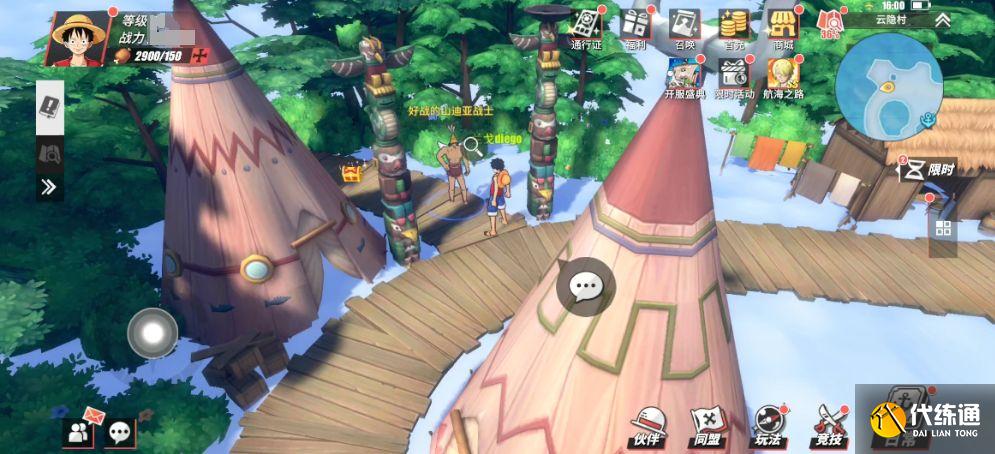Open the 同盟 alliance menu
995x454 pixels.
(707, 427)
